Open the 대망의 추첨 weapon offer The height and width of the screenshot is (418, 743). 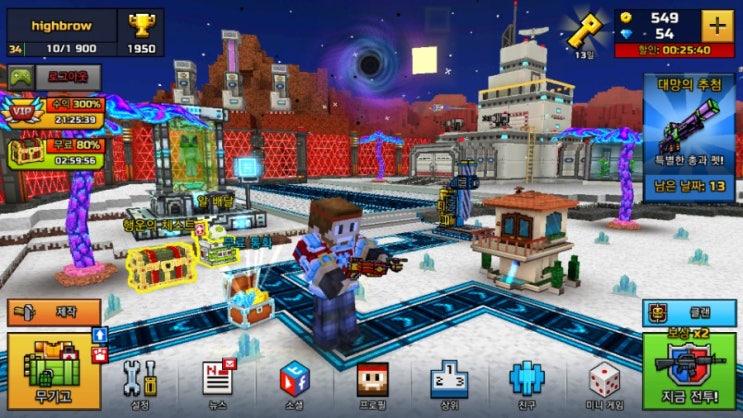tap(688, 134)
